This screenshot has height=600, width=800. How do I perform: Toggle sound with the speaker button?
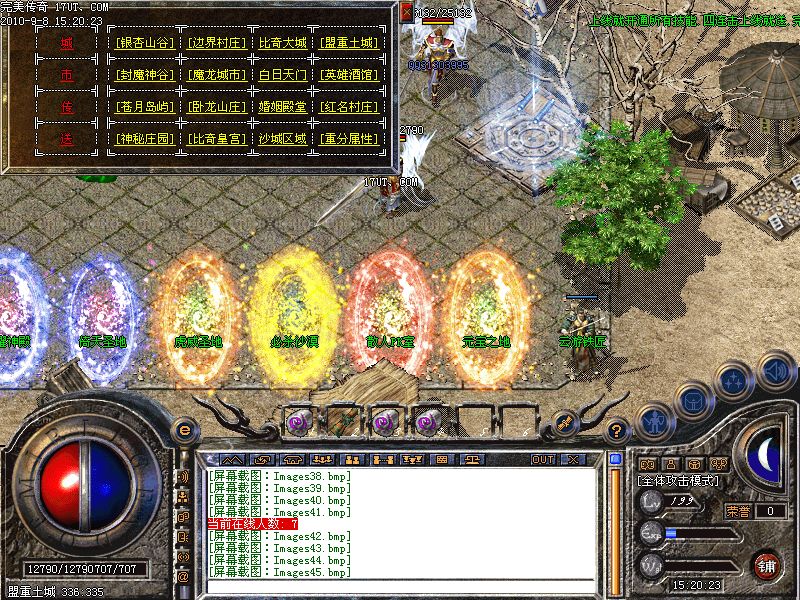pos(775,371)
